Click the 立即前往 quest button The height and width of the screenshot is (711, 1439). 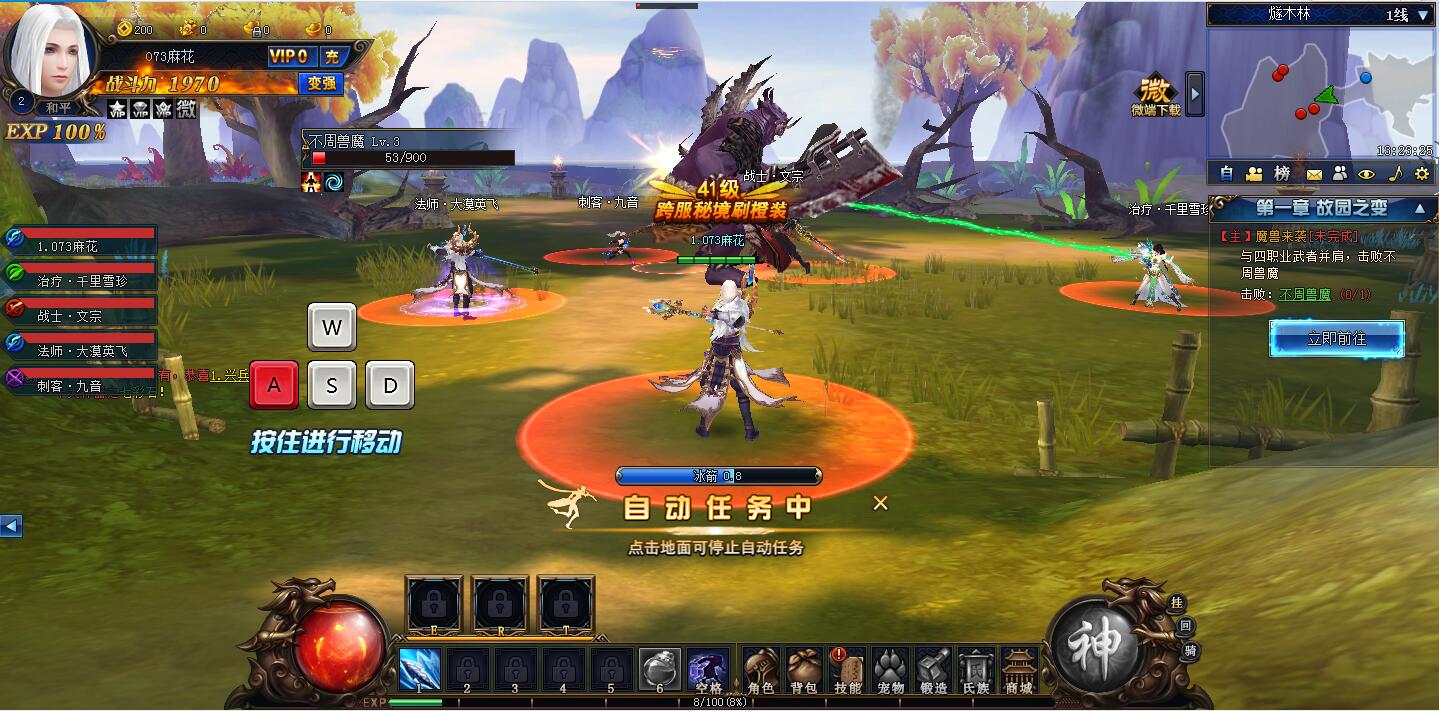tap(1337, 339)
